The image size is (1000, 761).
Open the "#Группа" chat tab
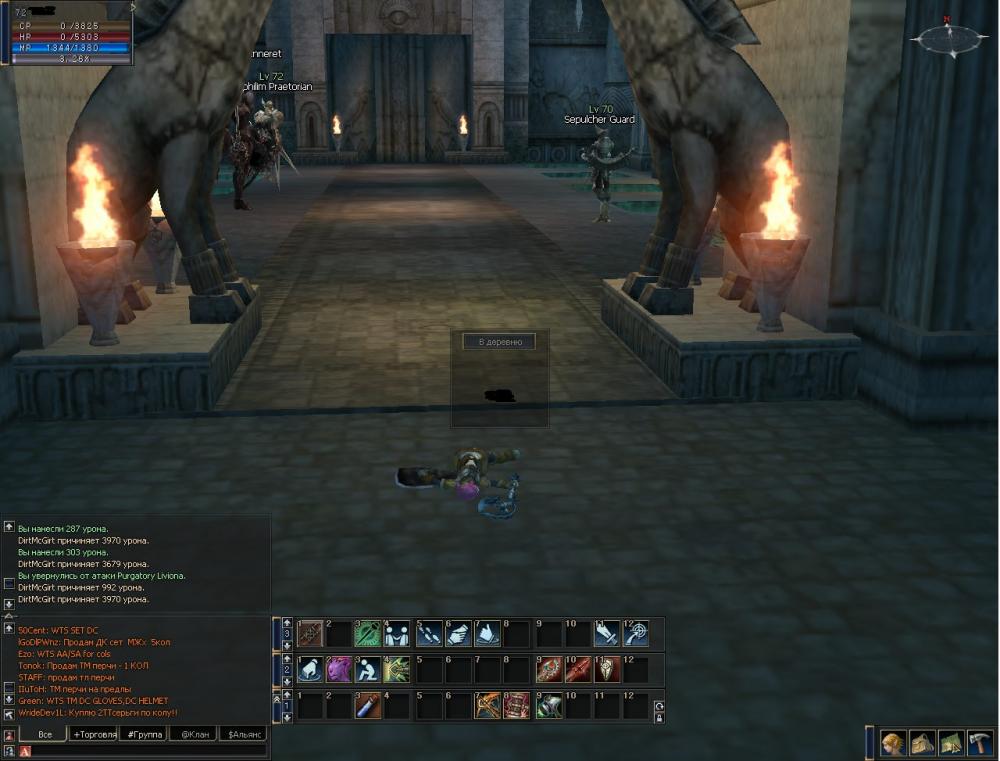[142, 734]
